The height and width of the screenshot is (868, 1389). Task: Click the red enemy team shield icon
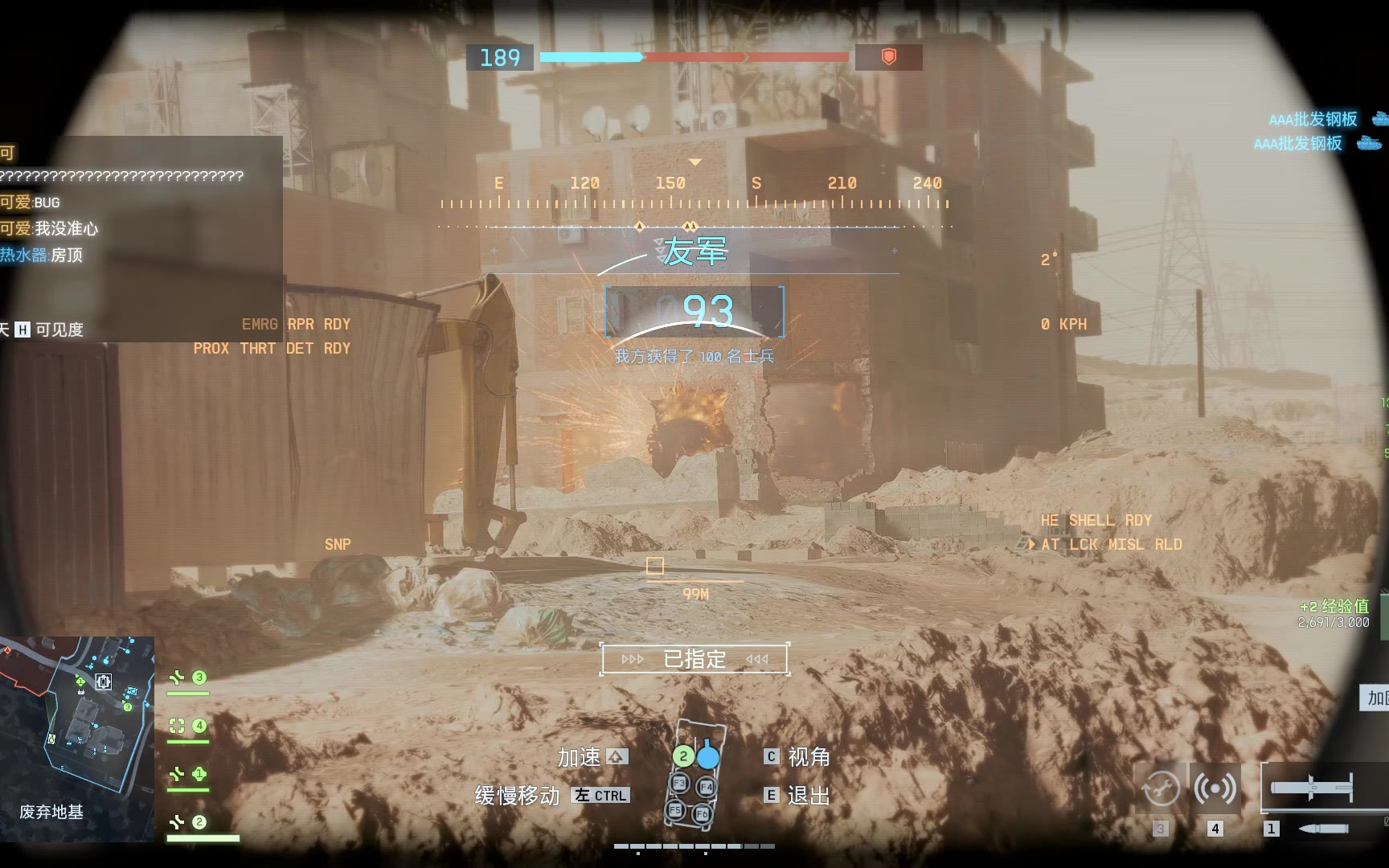888,57
